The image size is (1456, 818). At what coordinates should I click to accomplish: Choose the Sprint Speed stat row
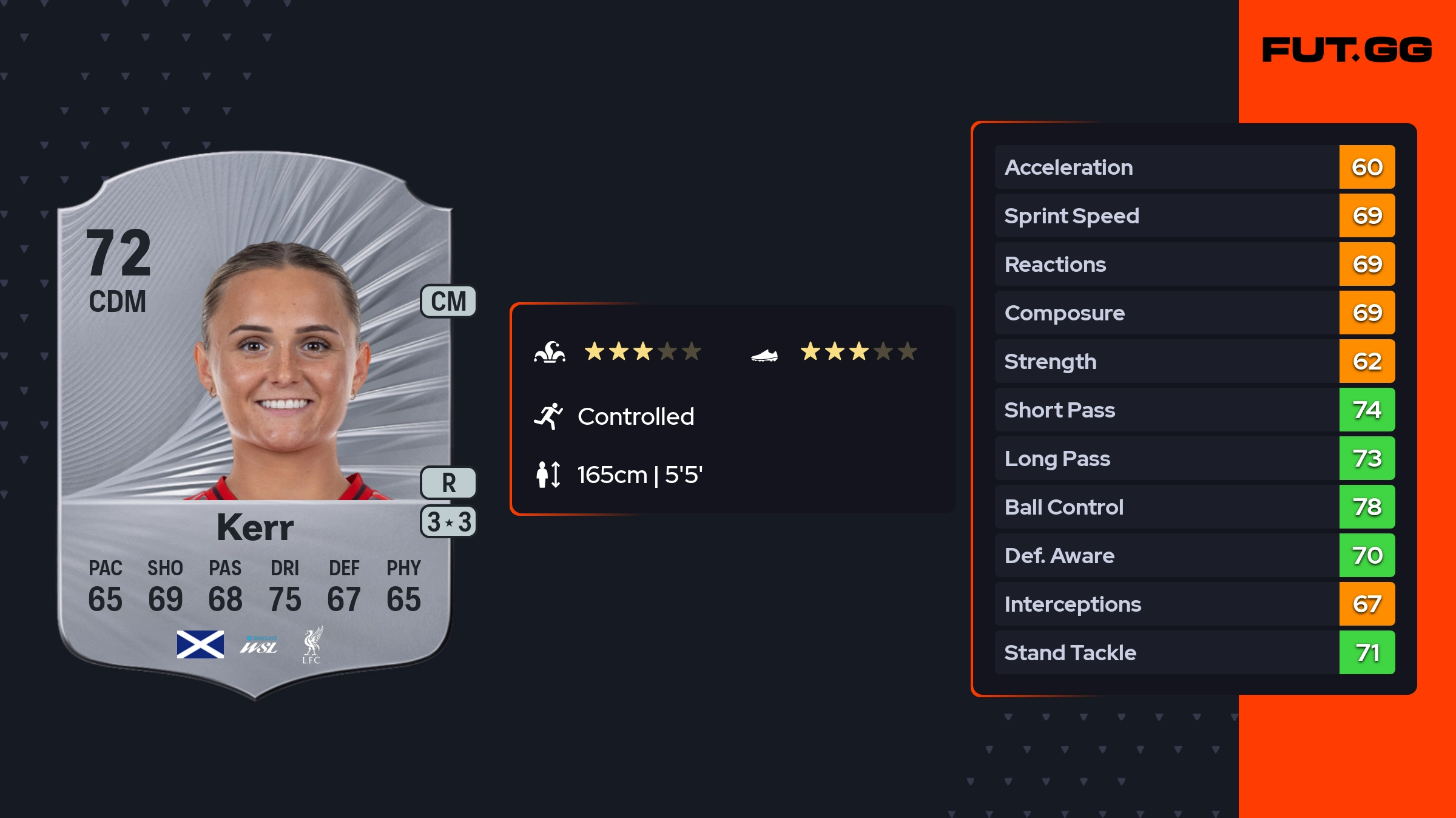1194,215
